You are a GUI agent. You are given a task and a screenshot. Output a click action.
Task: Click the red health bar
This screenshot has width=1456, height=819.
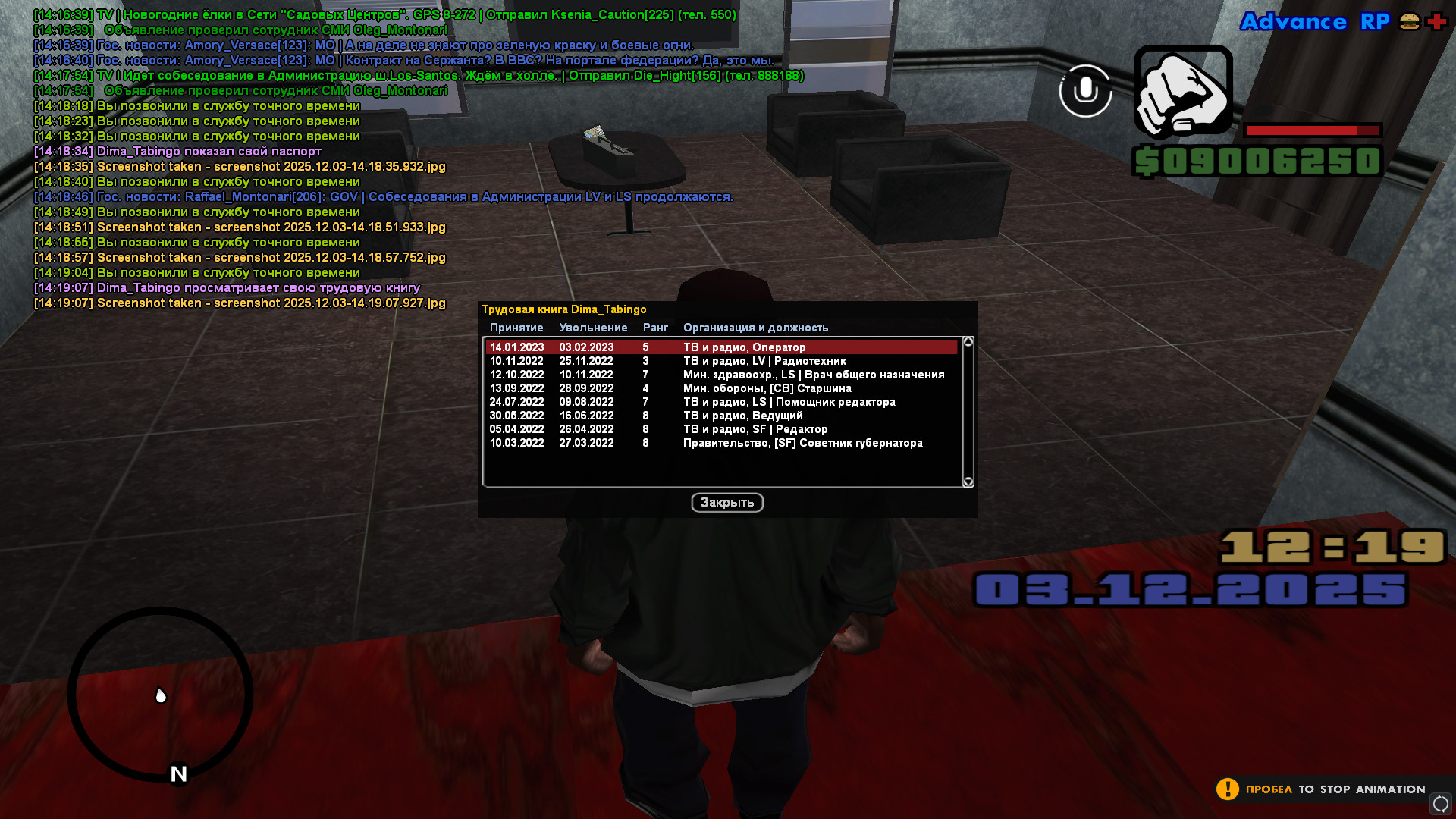[x=1313, y=130]
